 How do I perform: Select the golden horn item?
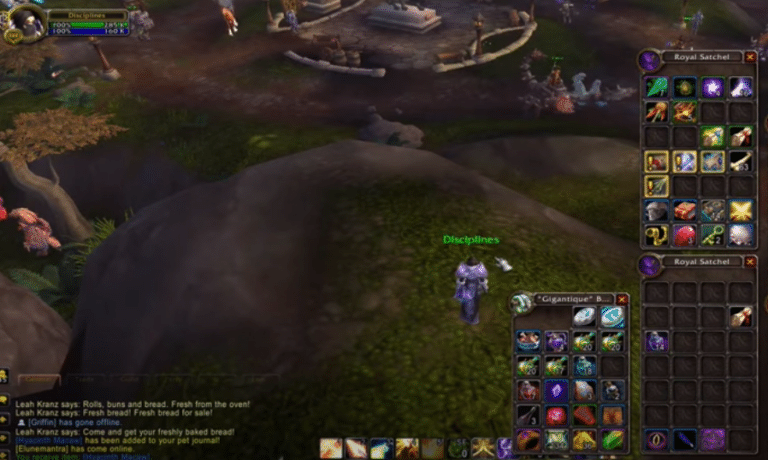(x=656, y=236)
